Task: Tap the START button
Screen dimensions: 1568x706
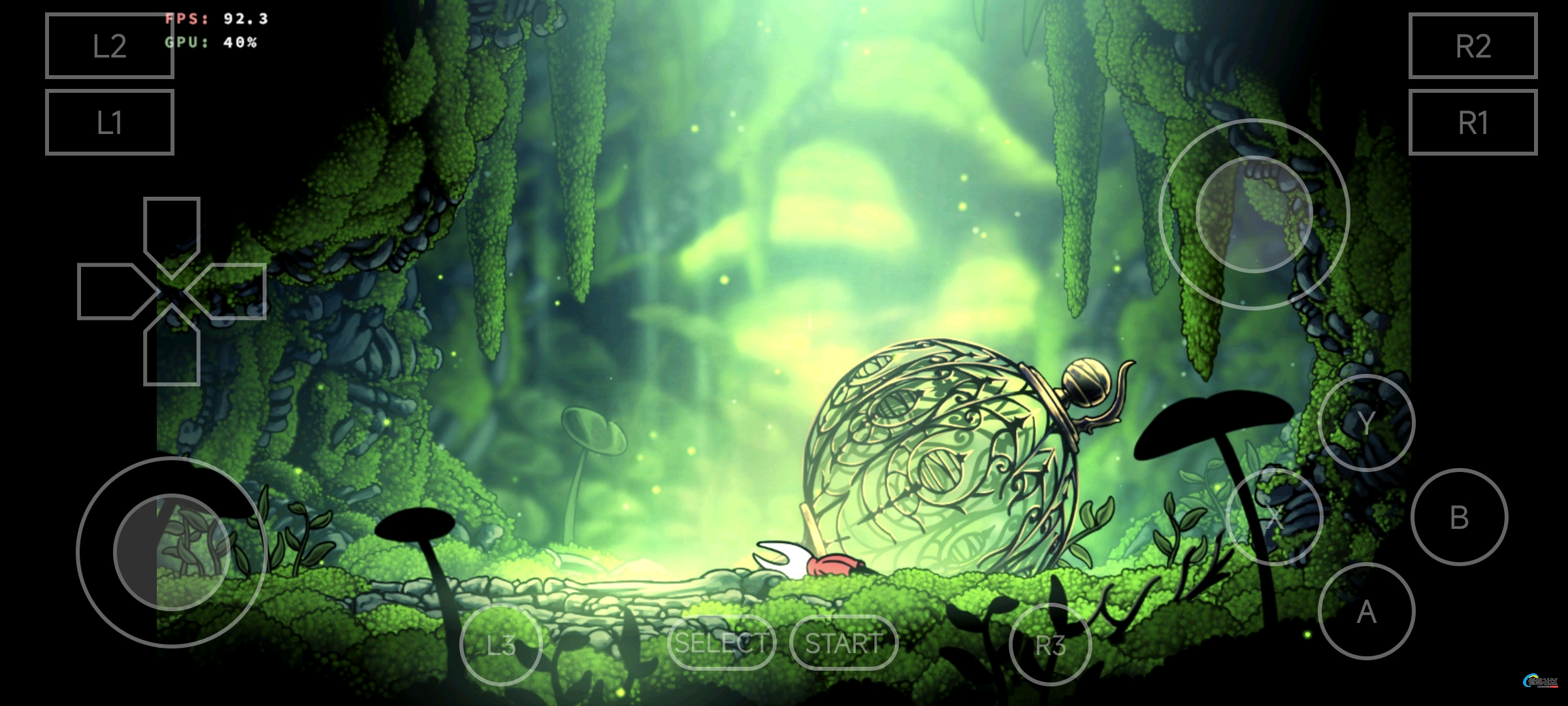Action: [843, 643]
